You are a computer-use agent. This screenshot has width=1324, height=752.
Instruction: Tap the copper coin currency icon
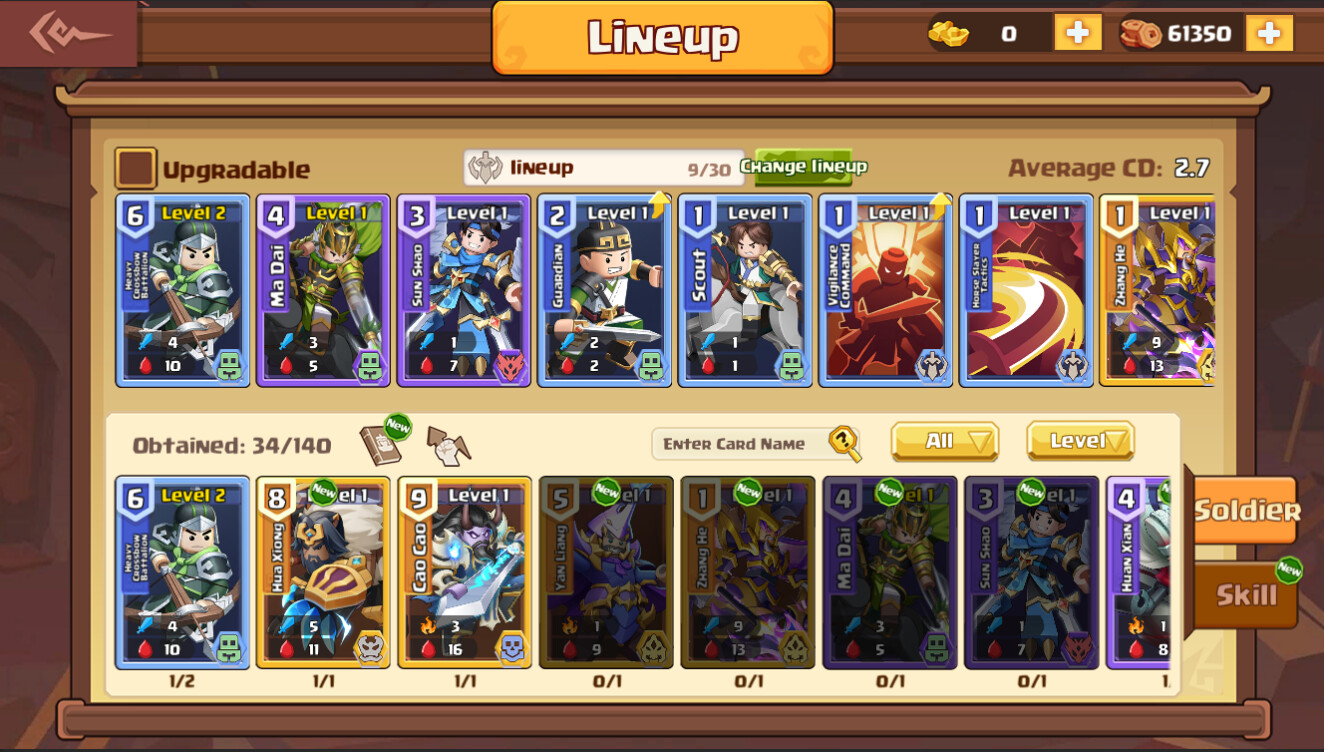pyautogui.click(x=1141, y=32)
